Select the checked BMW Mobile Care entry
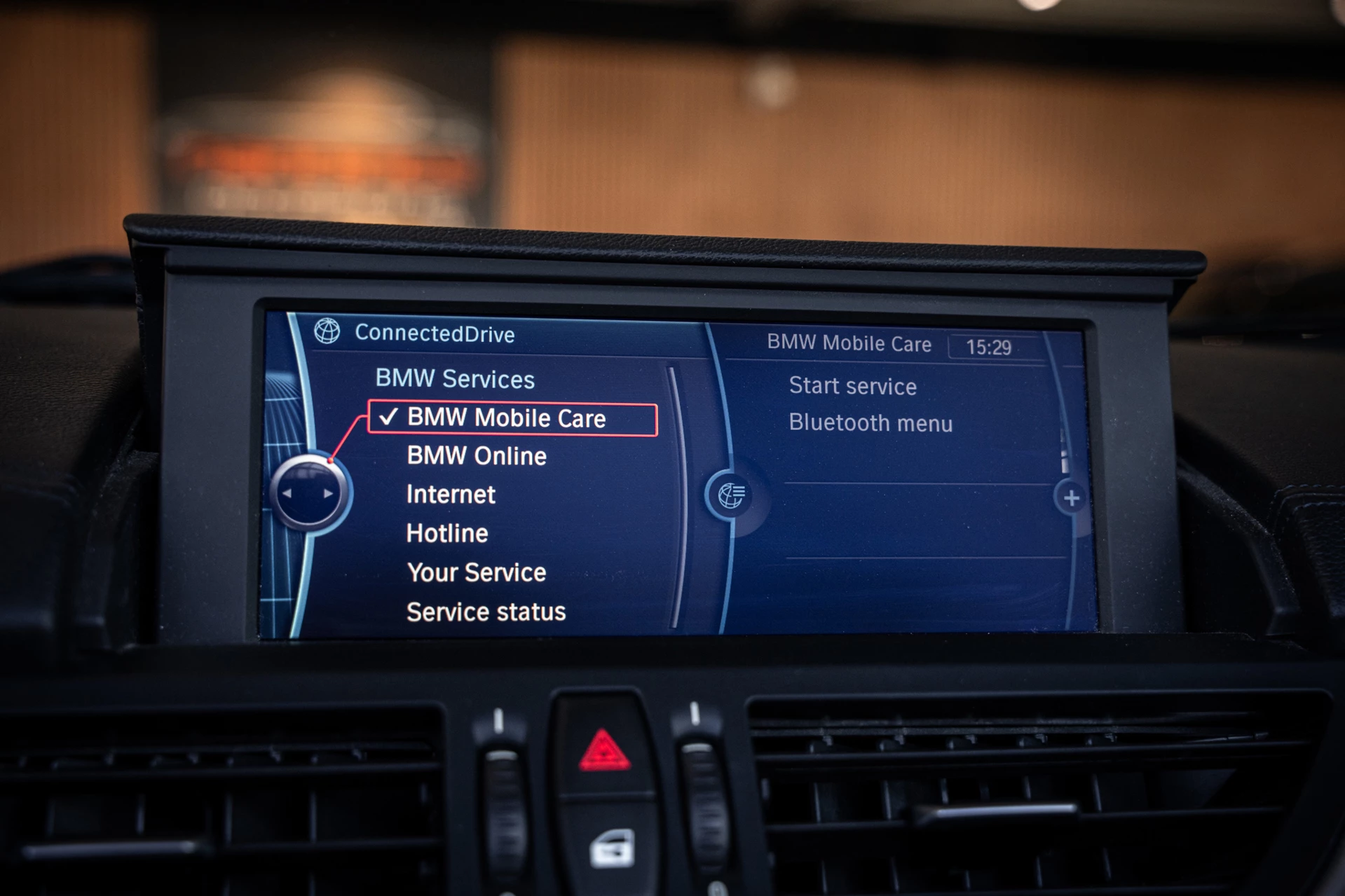Viewport: 1345px width, 896px height. tap(512, 419)
